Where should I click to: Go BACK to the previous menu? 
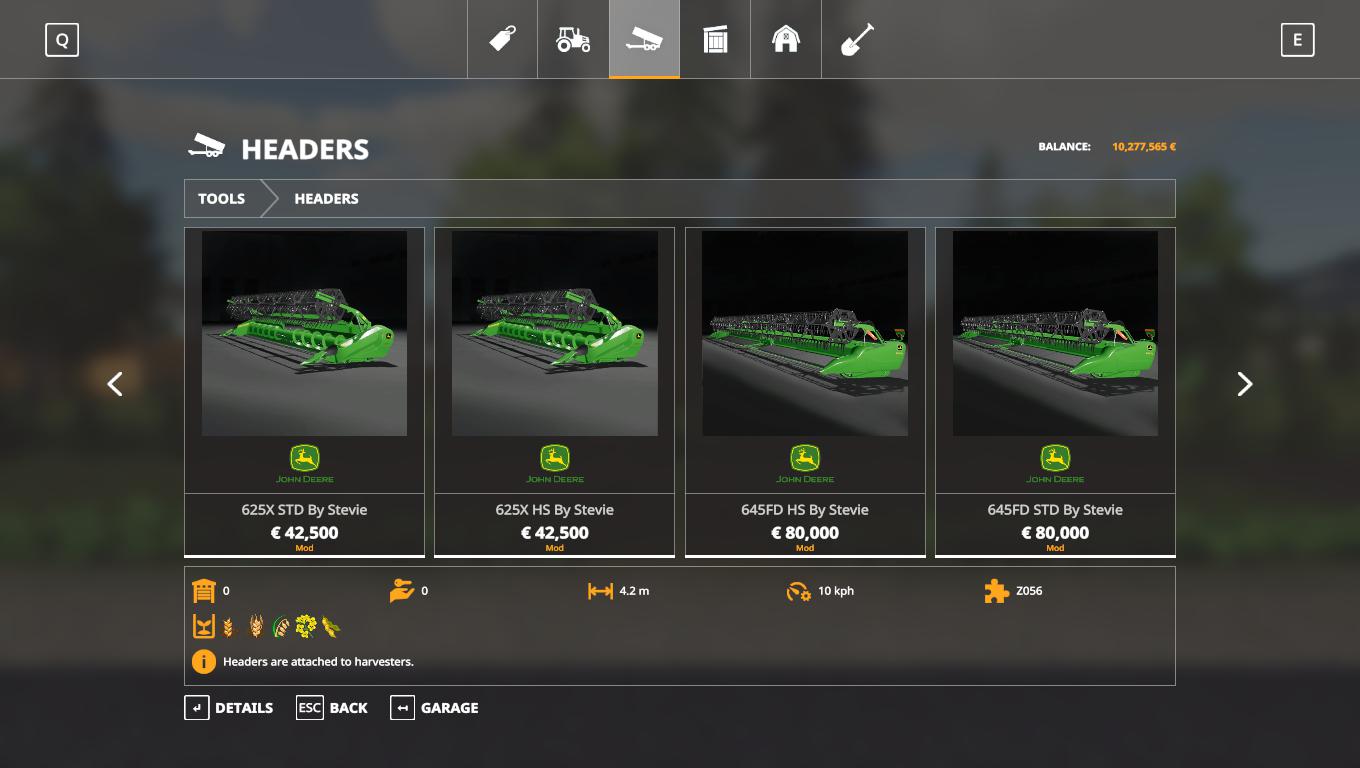pyautogui.click(x=332, y=708)
